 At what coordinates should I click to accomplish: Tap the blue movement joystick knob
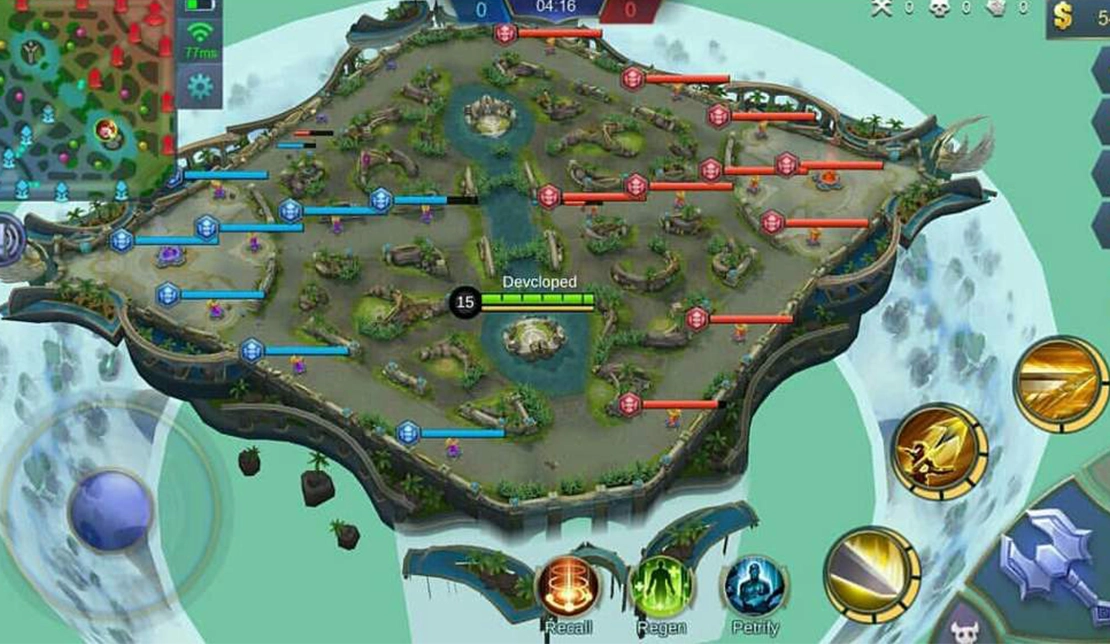point(110,510)
